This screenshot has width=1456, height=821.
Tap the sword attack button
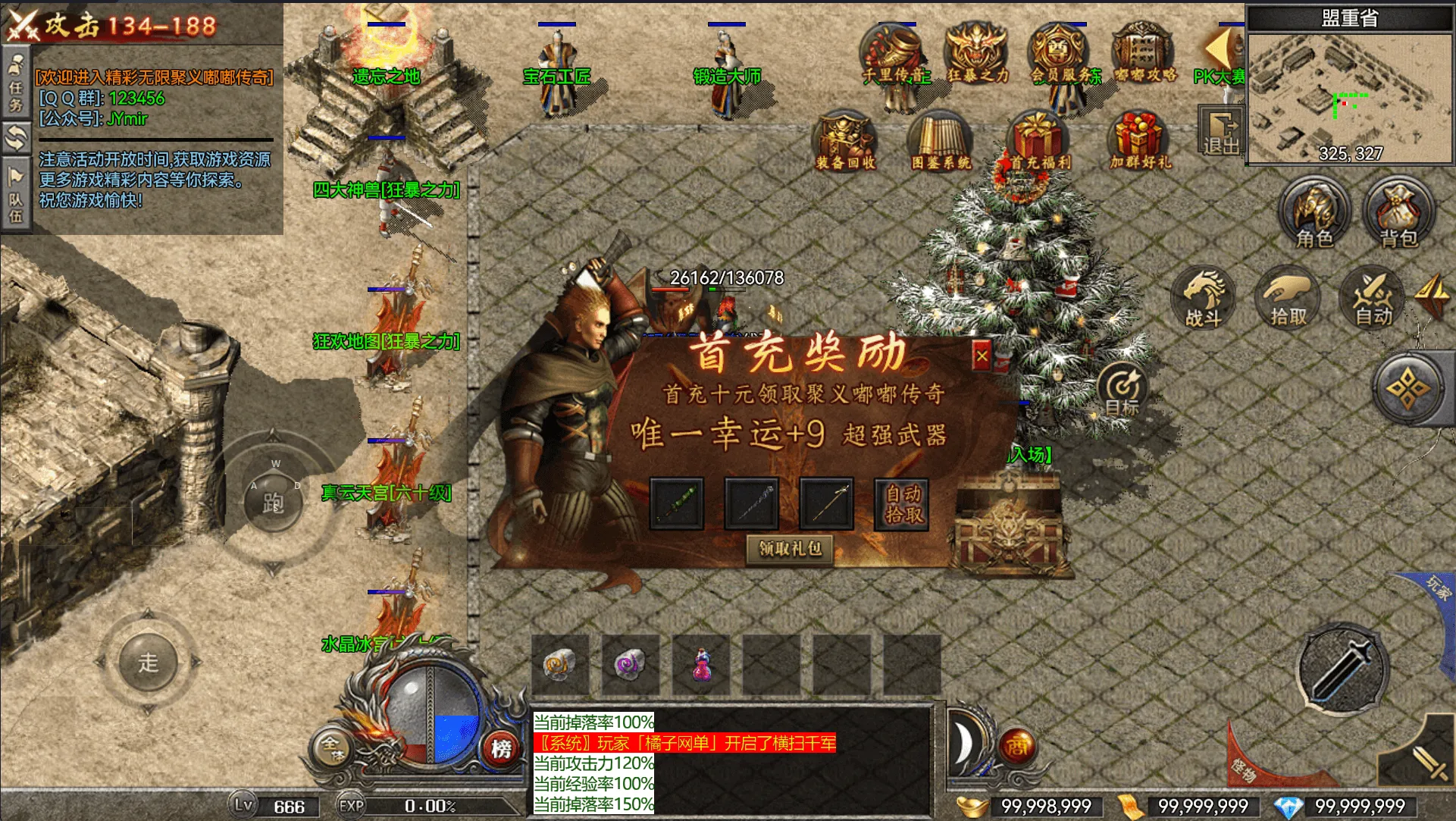pos(1342,669)
